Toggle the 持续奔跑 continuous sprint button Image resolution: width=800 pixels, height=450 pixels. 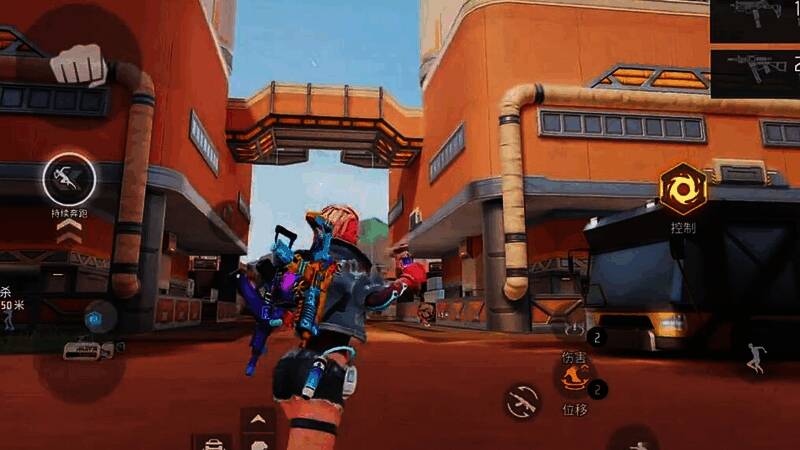coord(70,180)
